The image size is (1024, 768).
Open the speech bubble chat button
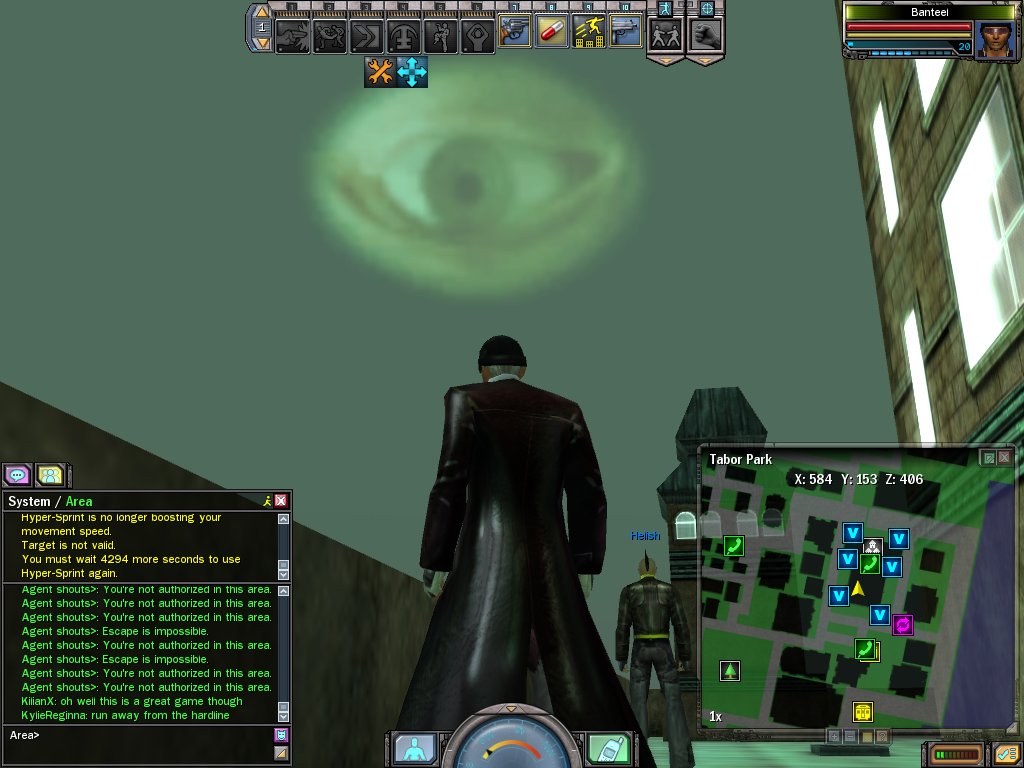[x=17, y=475]
